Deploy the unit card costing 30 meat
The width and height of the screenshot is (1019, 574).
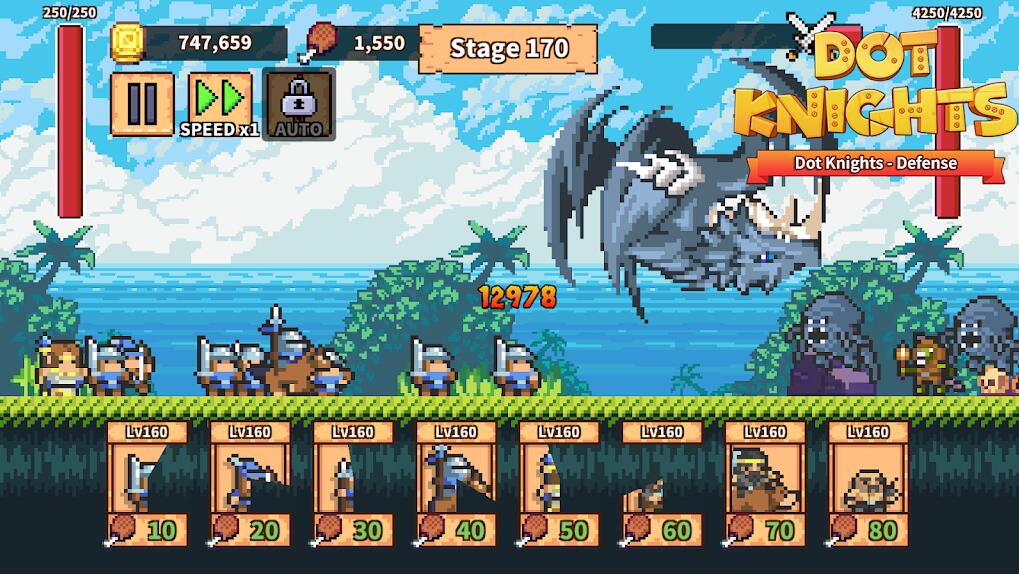pyautogui.click(x=353, y=485)
